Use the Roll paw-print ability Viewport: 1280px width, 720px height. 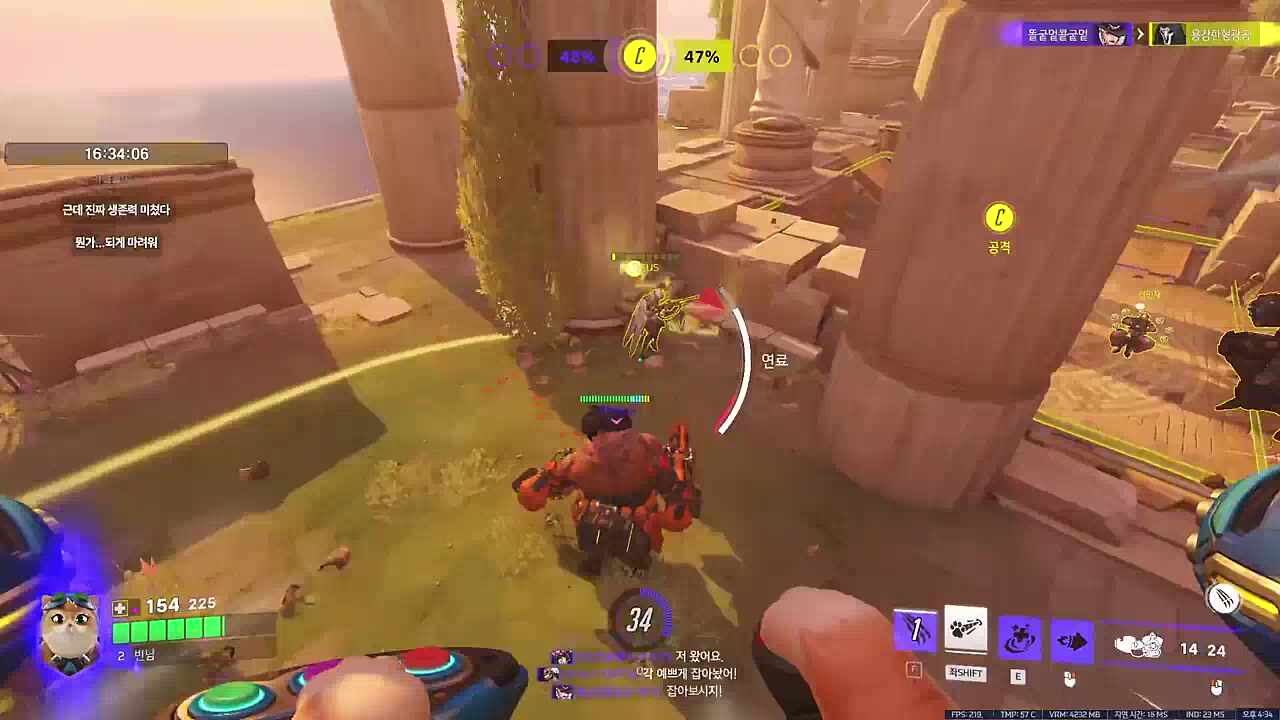click(x=965, y=631)
